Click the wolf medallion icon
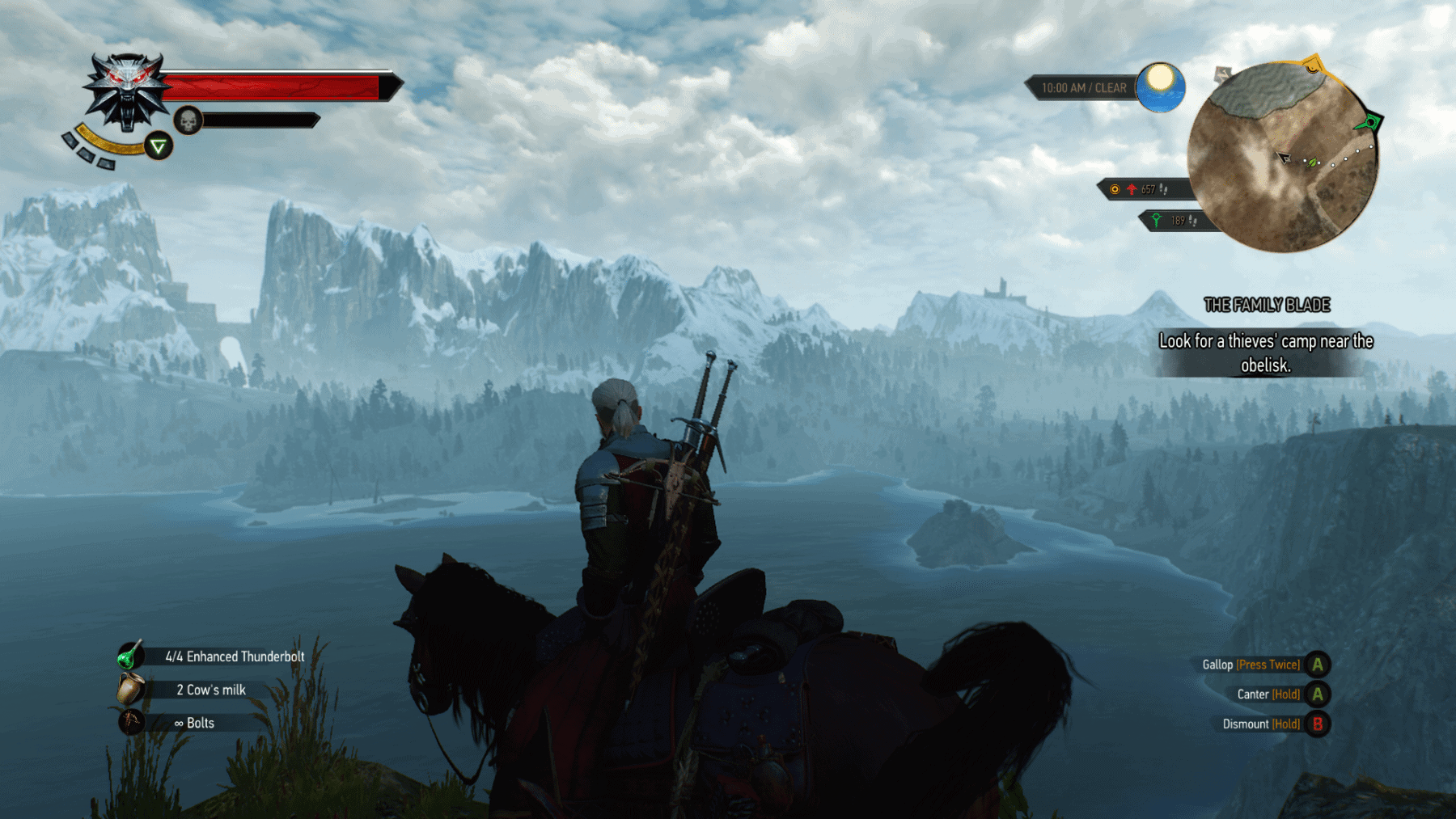The image size is (1456, 819). coord(126,91)
